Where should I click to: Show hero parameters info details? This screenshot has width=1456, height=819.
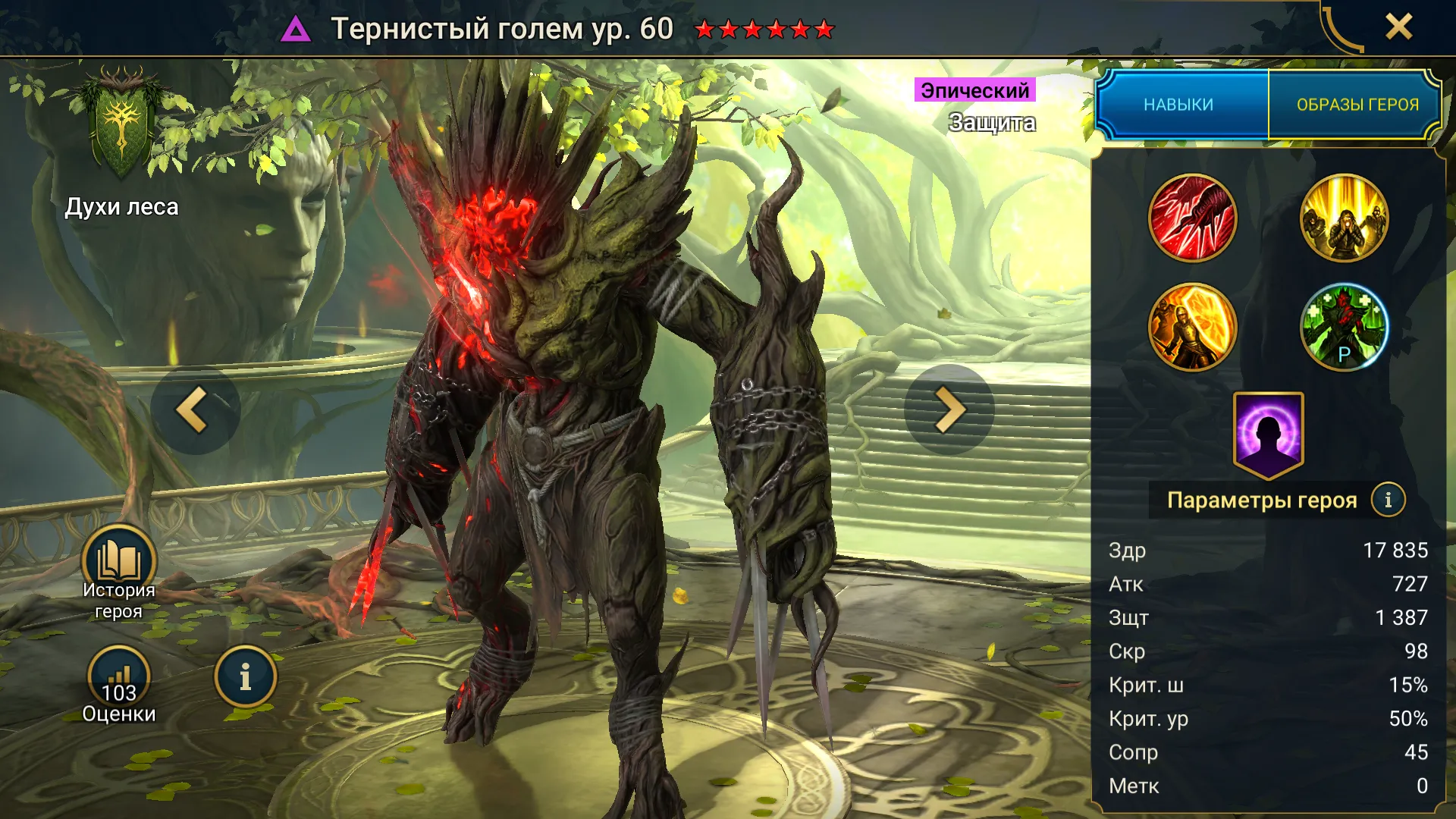(x=1388, y=500)
